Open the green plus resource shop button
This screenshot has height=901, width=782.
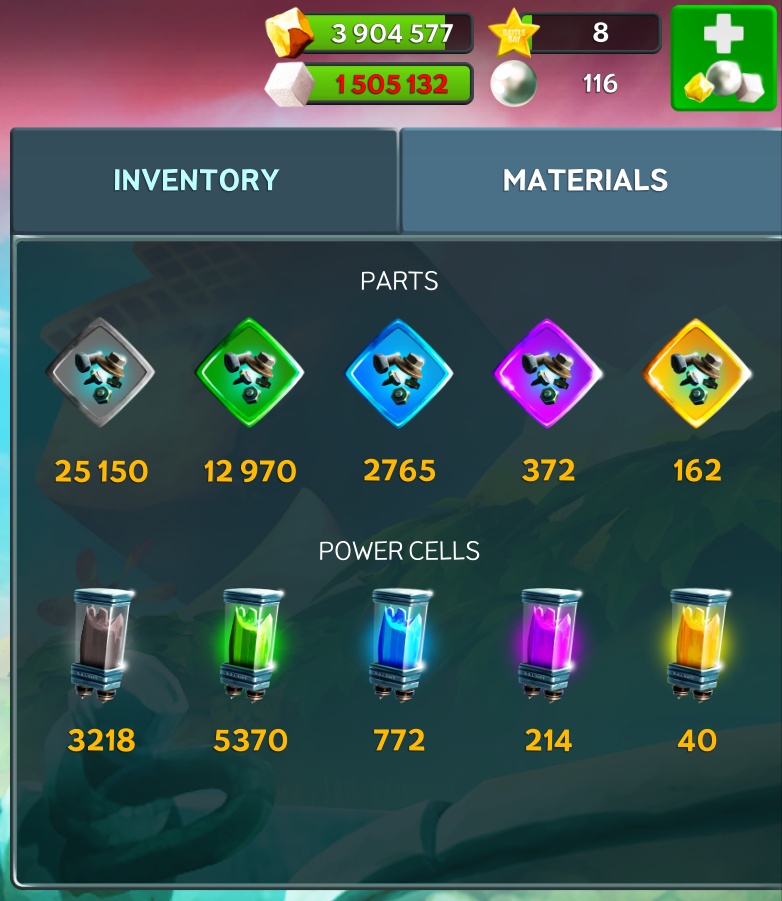tap(723, 57)
